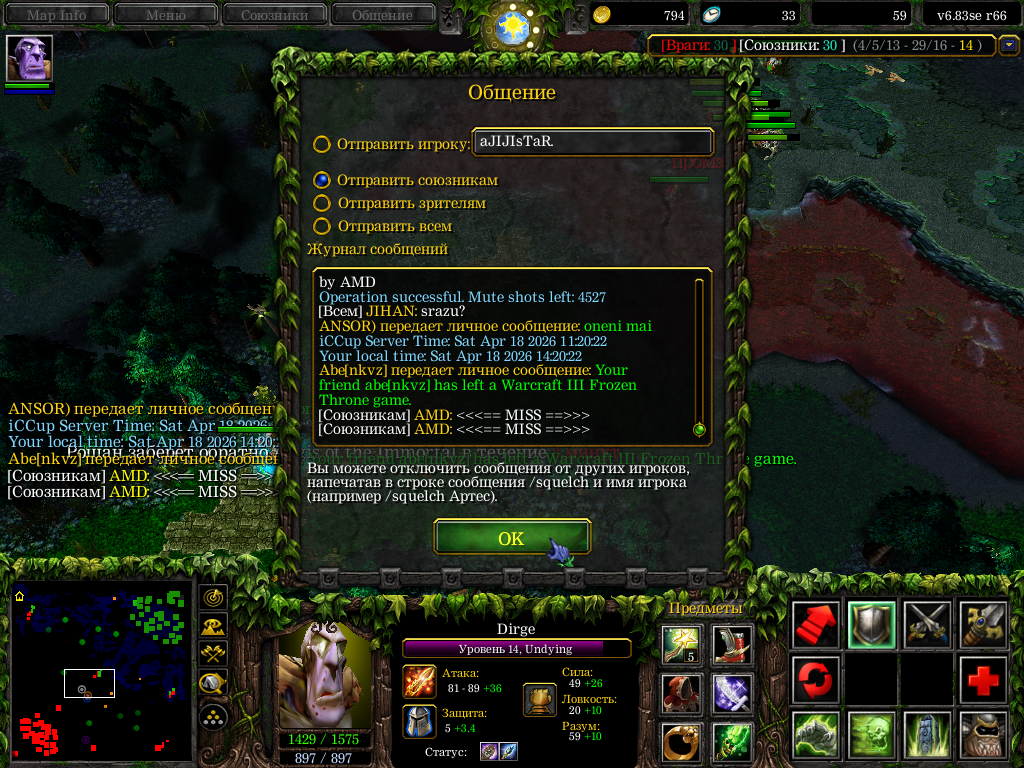Screen dimensions: 1024x768
Task: Click the player name input field
Action: [x=592, y=142]
